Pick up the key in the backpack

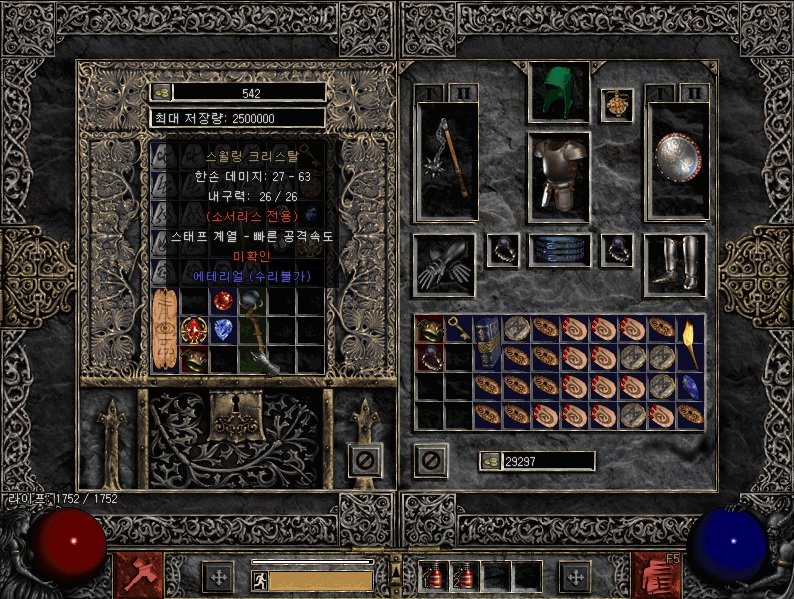pos(459,328)
